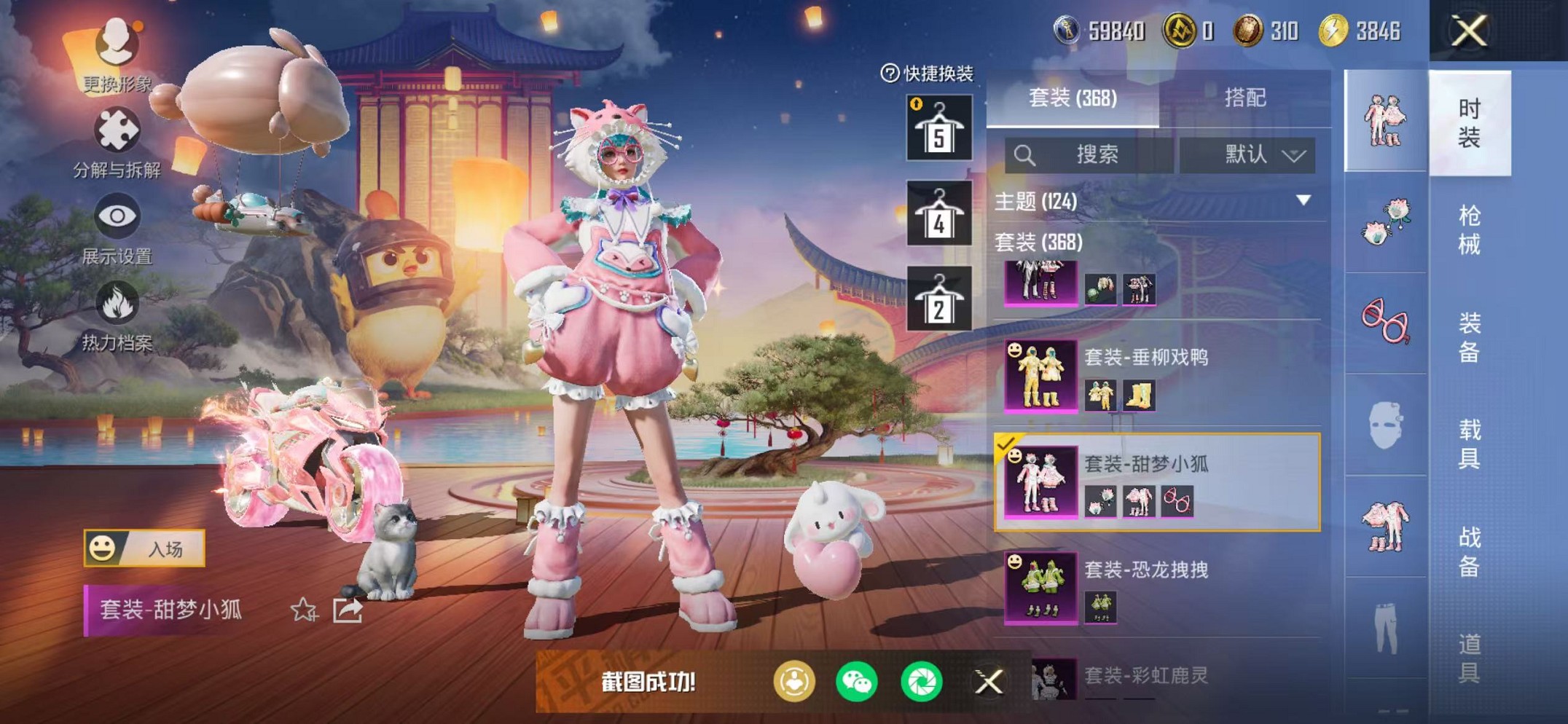Open 展示设置 display settings
The width and height of the screenshot is (1568, 724).
(x=119, y=215)
